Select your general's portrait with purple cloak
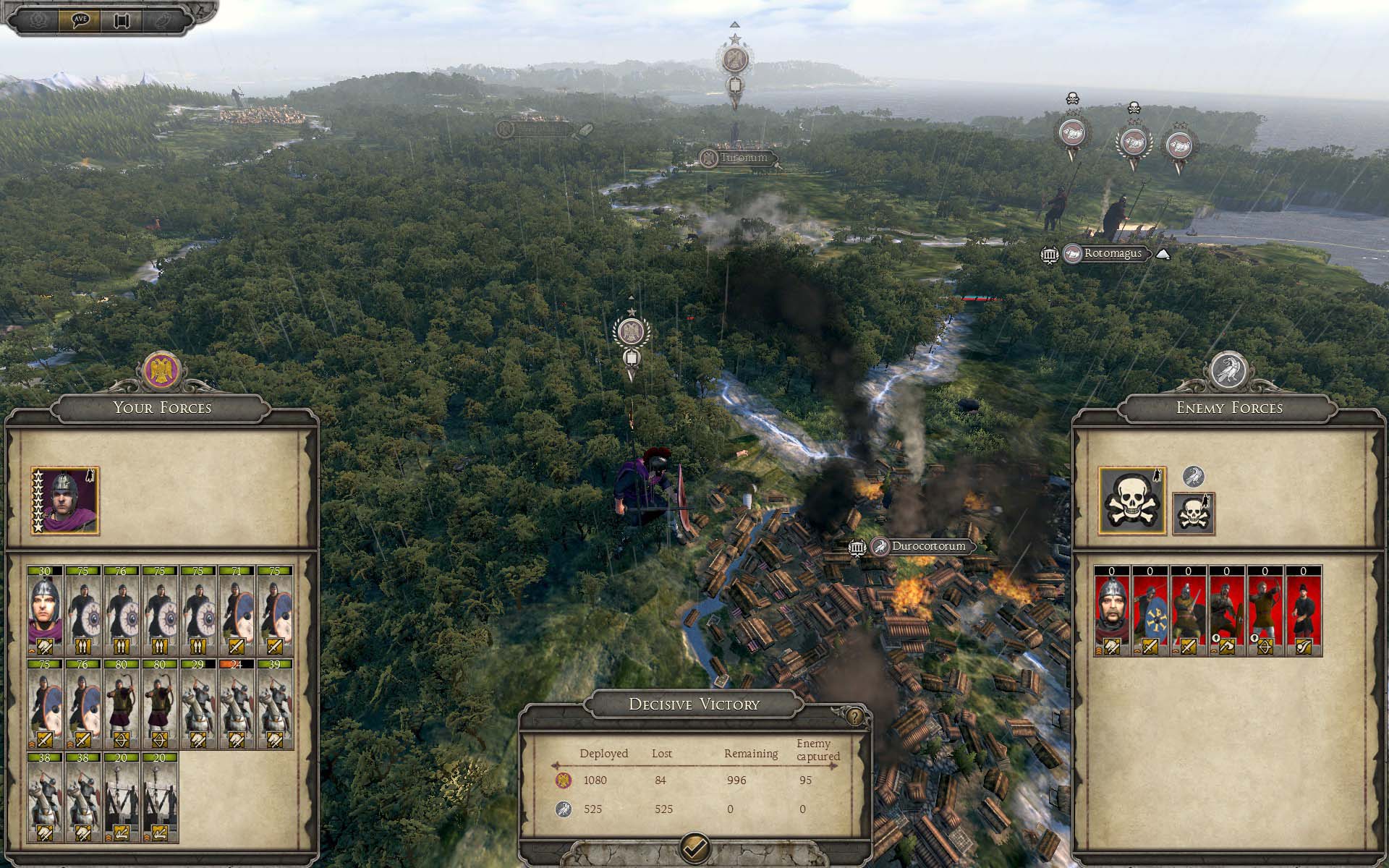This screenshot has width=1389, height=868. pos(65,501)
